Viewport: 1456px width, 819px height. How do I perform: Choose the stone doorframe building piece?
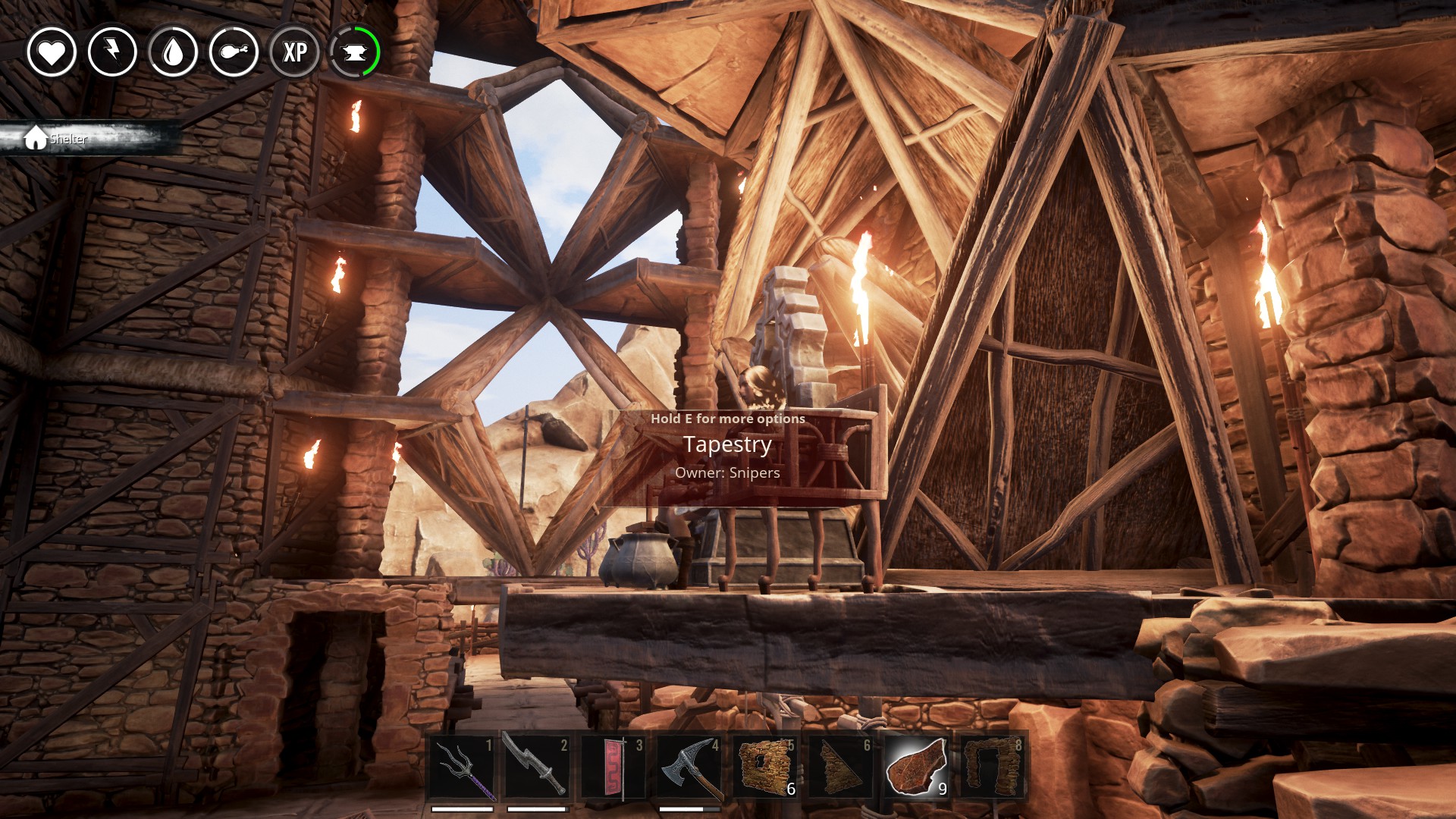click(x=992, y=767)
